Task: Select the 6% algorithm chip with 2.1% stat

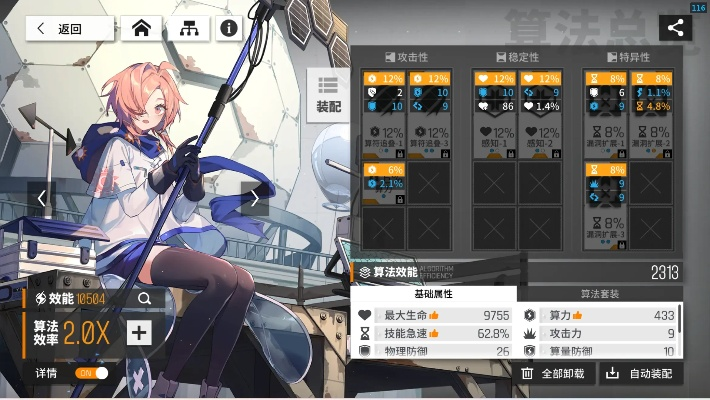Action: click(385, 184)
